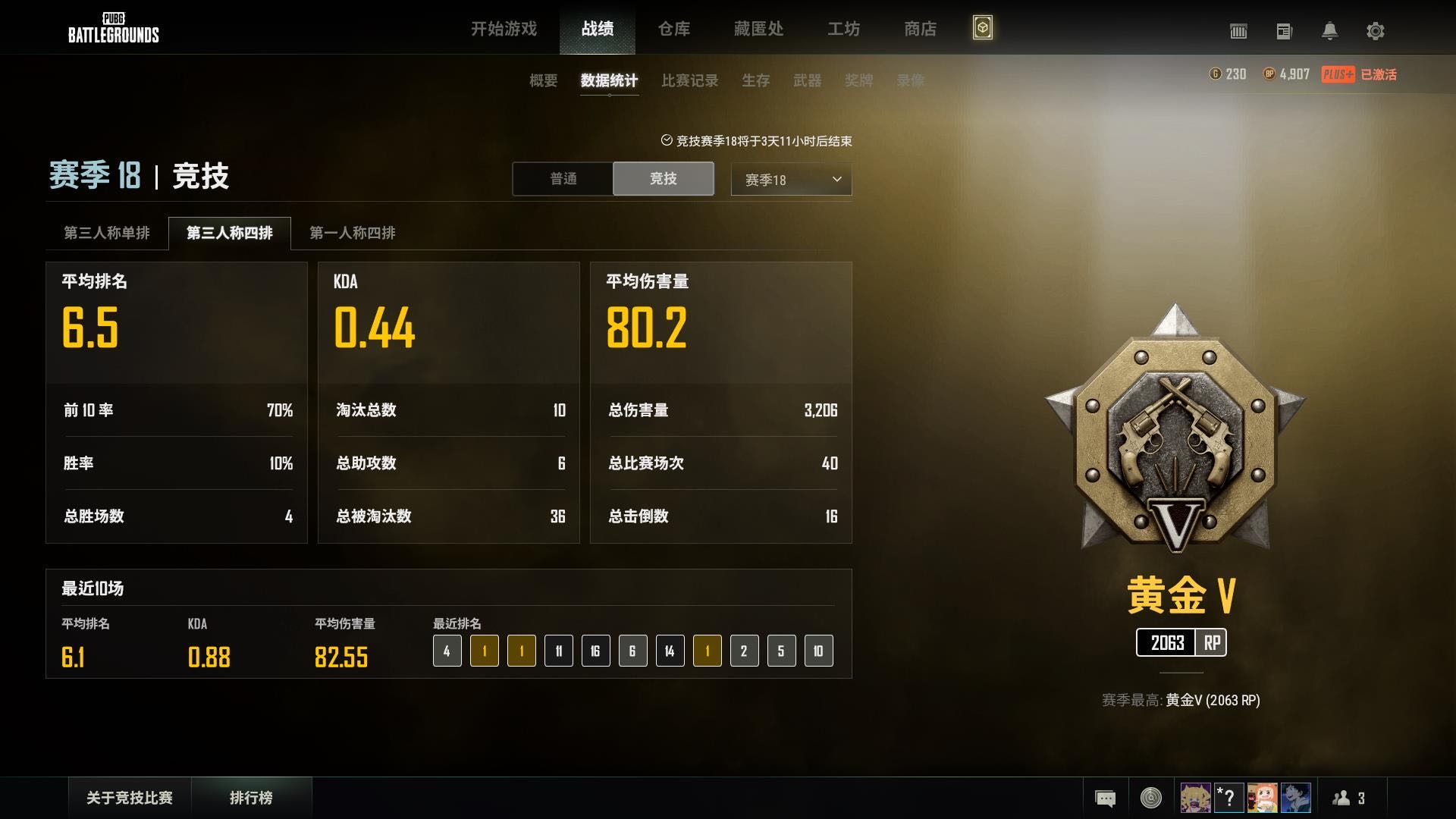The width and height of the screenshot is (1456, 819).
Task: Toggle stats to 普通 normal mode
Action: pyautogui.click(x=563, y=179)
